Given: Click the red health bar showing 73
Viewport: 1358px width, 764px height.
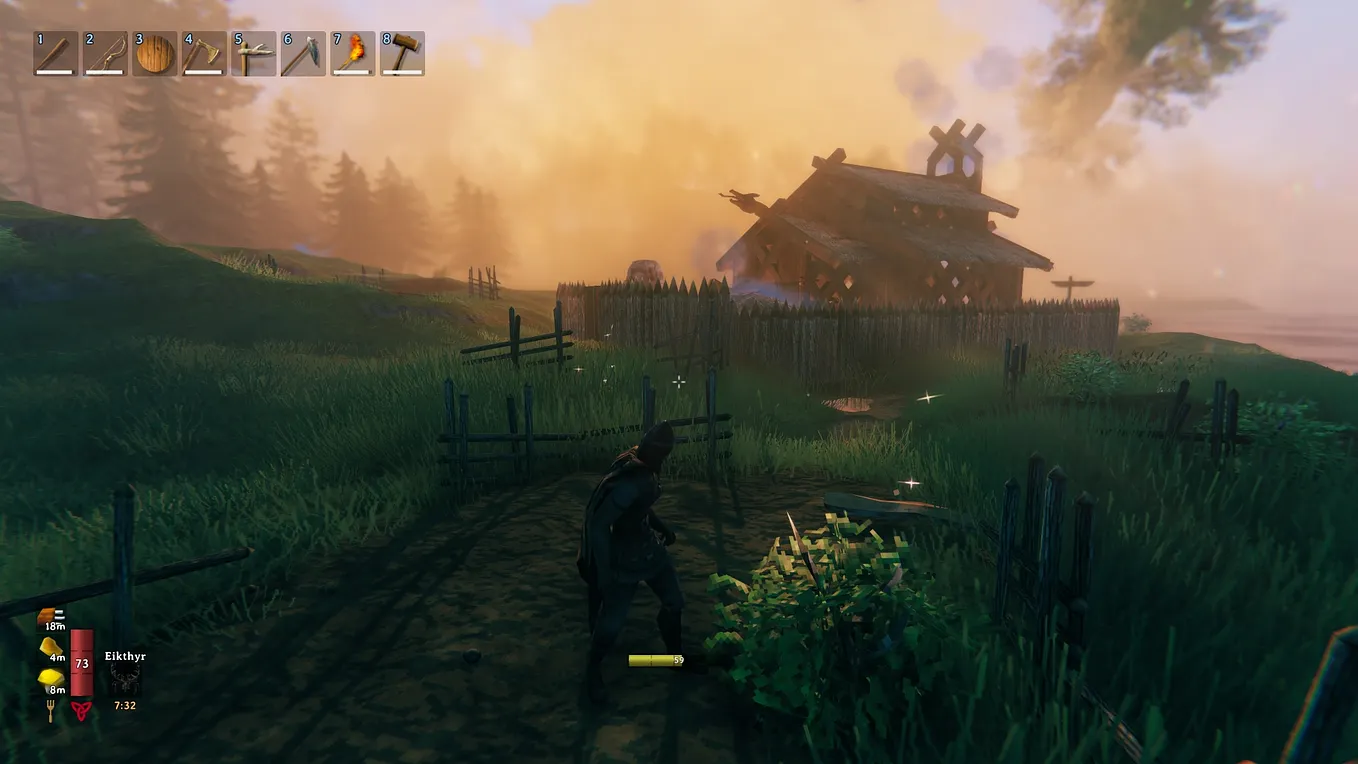Looking at the screenshot, I should pyautogui.click(x=82, y=663).
